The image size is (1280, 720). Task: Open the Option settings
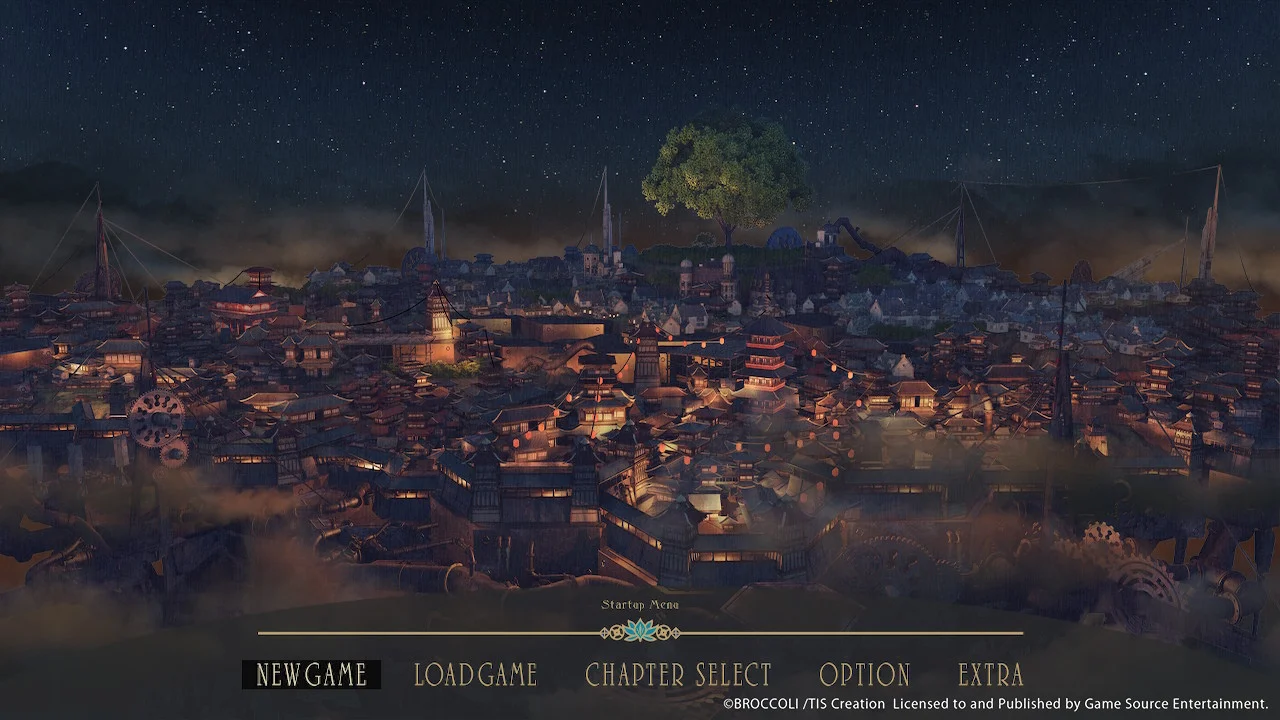[864, 675]
